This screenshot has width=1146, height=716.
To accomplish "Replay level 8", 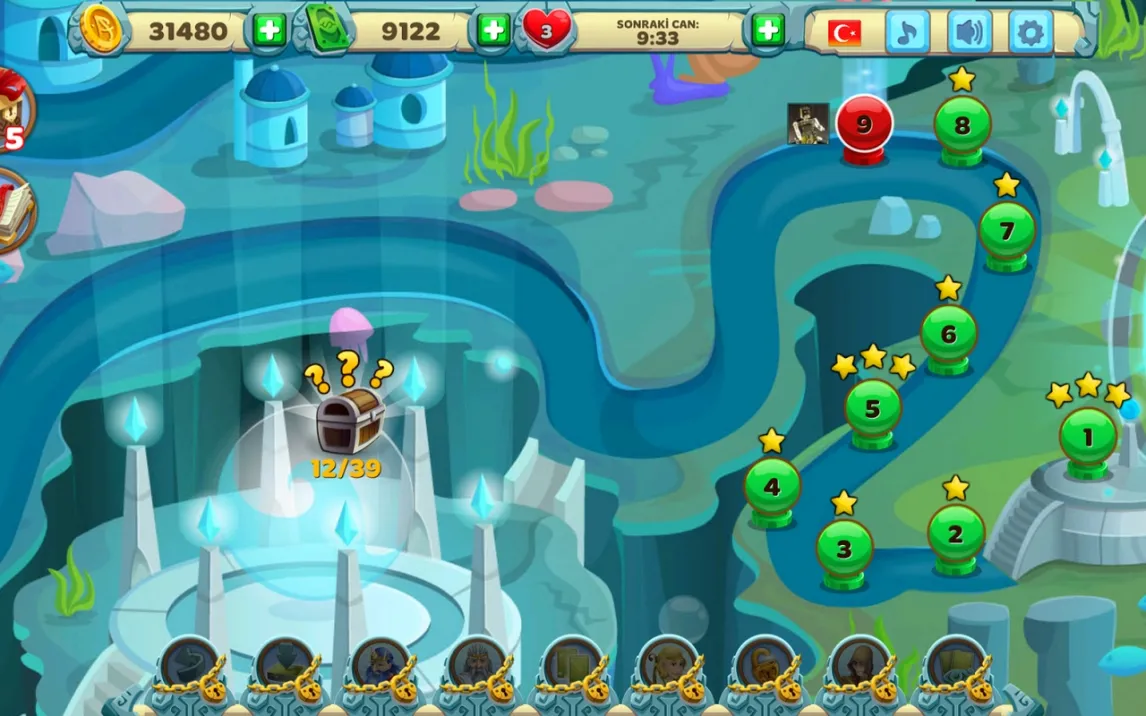I will coord(962,126).
